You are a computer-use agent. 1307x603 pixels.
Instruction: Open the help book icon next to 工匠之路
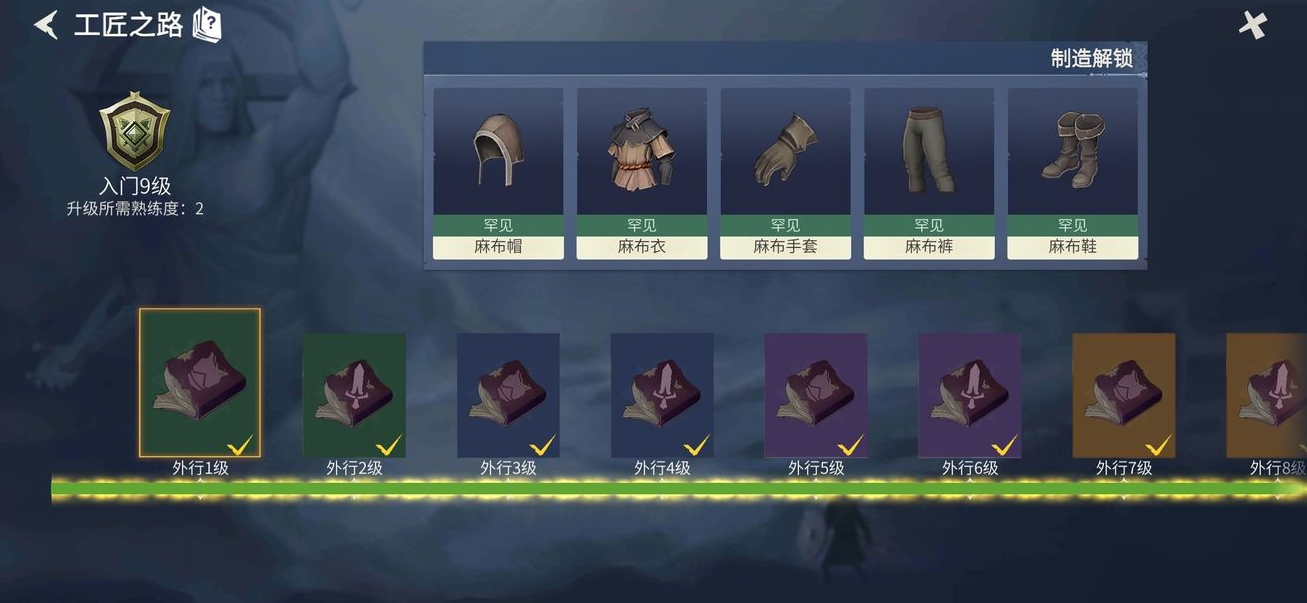pos(207,24)
